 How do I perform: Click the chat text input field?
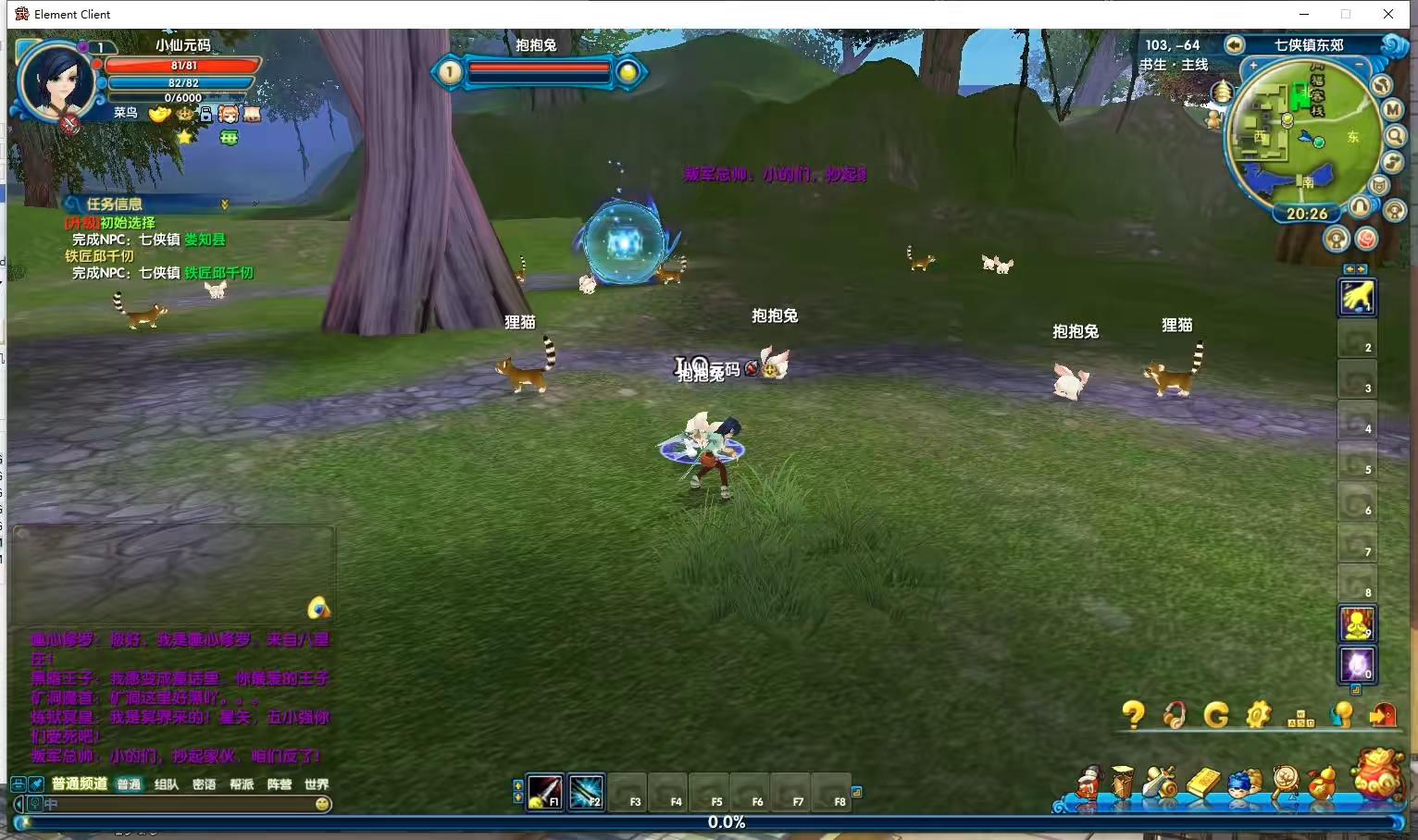click(176, 805)
